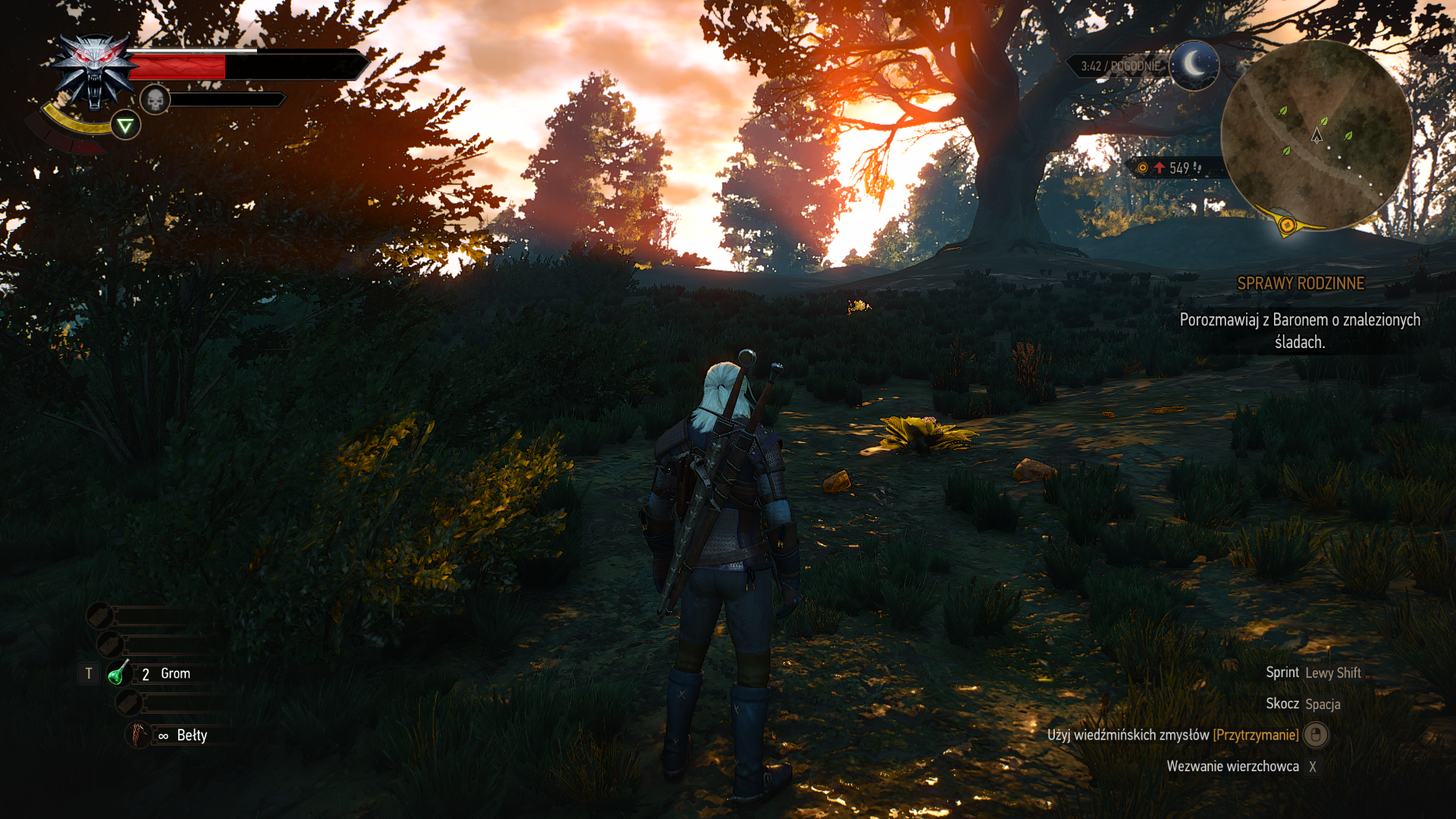The image size is (1456, 819).
Task: Select the active sign indicator triangle
Action: click(125, 125)
